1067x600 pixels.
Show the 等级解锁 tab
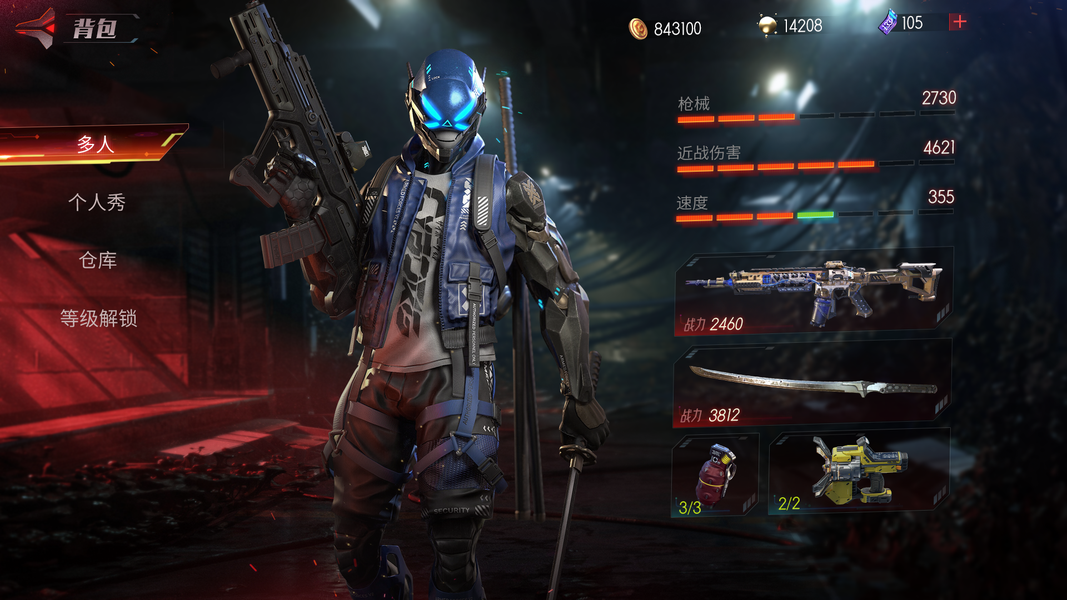[98, 319]
